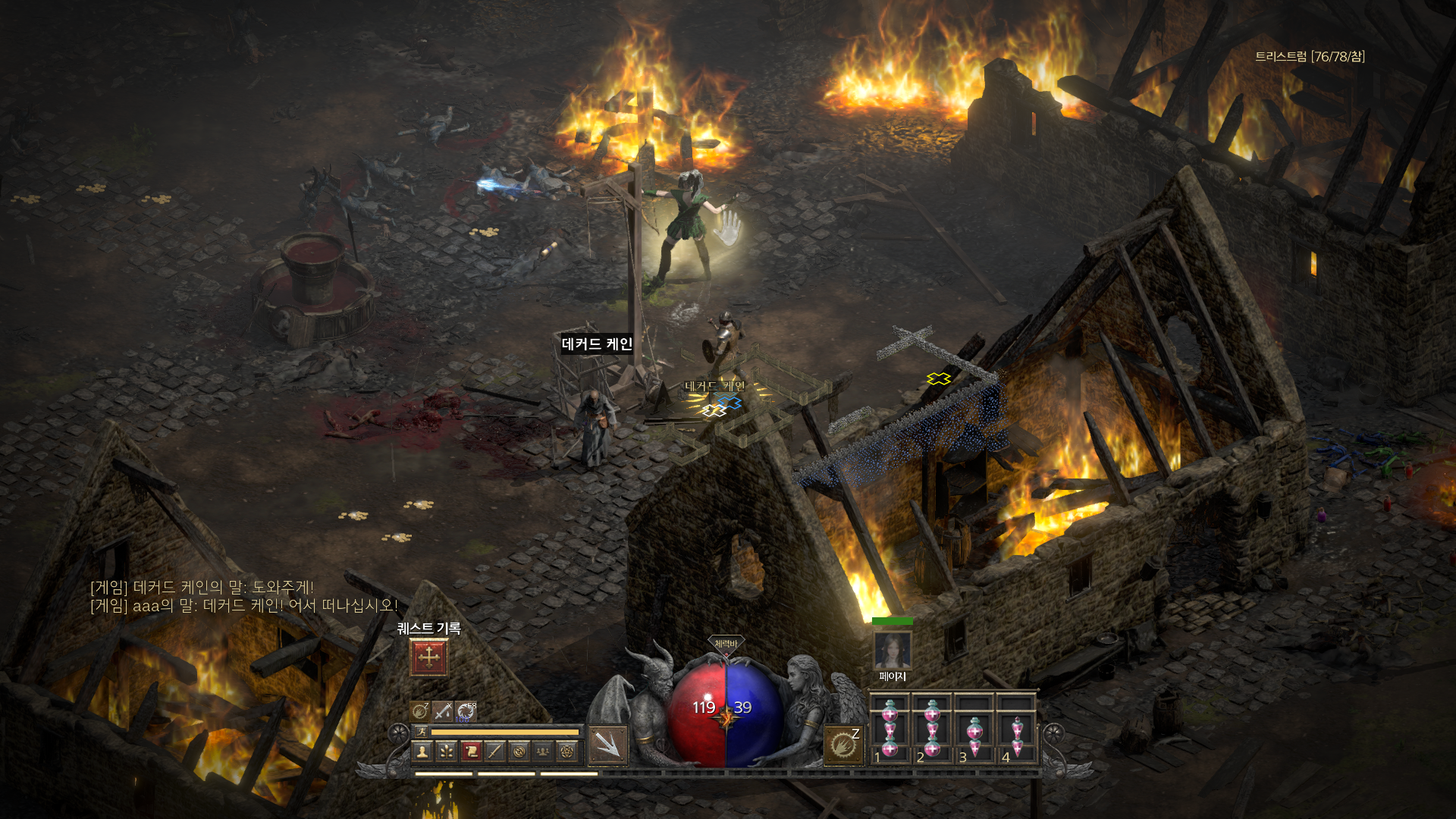The width and height of the screenshot is (1456, 819).
Task: Select the left-click arrow attack skill
Action: click(607, 745)
